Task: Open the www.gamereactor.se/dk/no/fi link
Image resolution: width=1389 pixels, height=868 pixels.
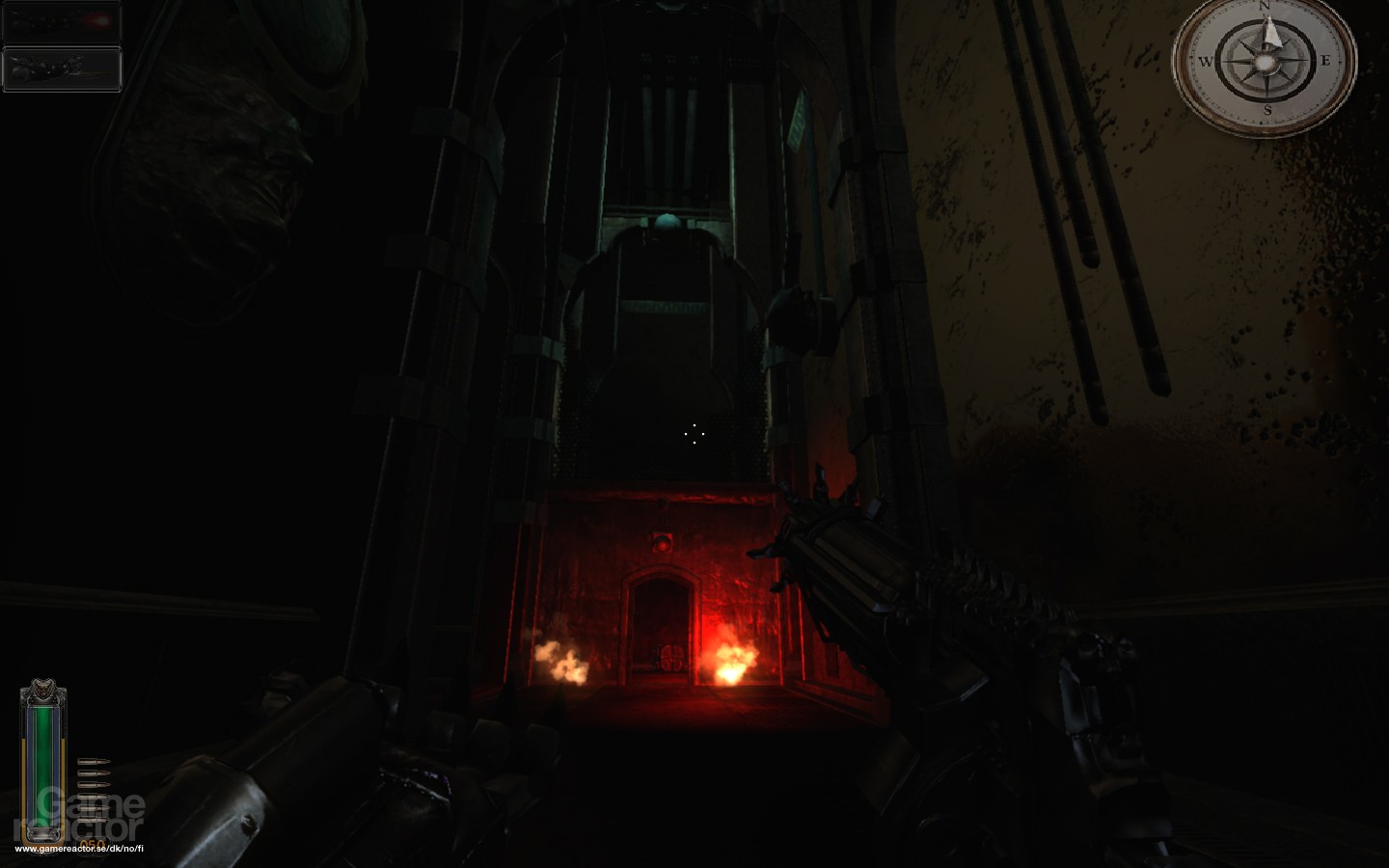Action: coord(79,849)
